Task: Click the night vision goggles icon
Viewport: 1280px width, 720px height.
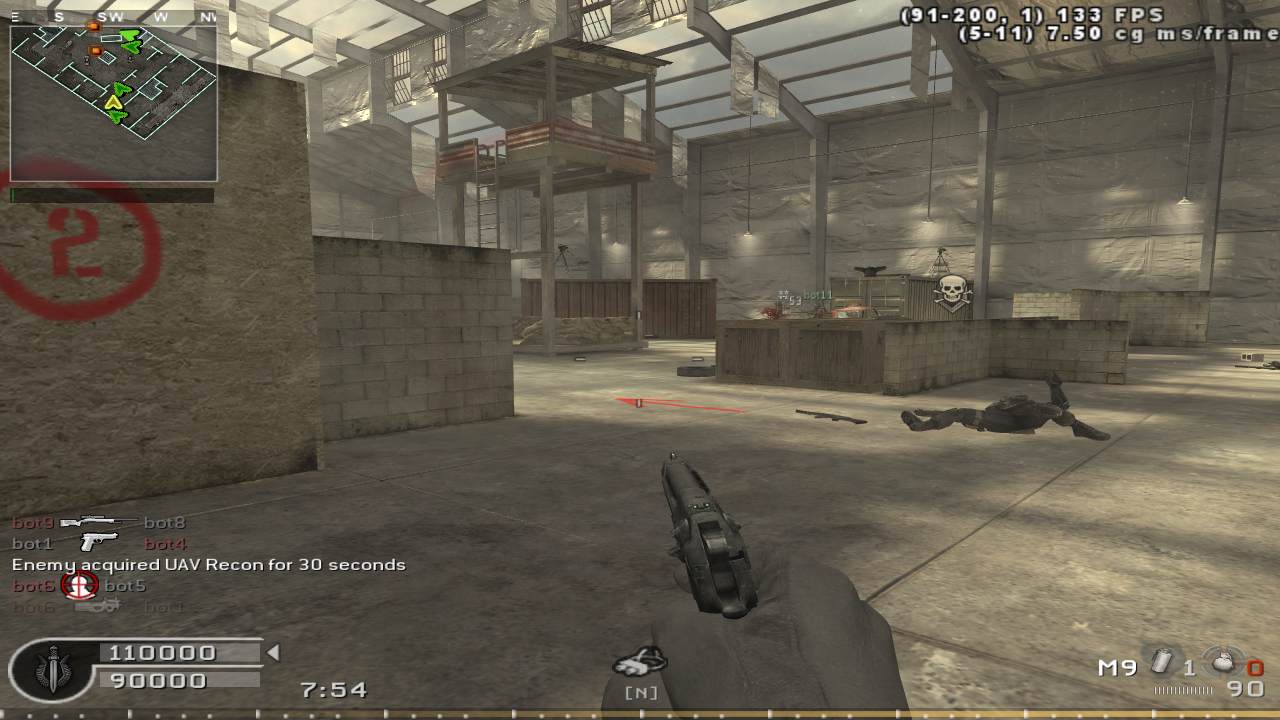Action: pos(640,662)
